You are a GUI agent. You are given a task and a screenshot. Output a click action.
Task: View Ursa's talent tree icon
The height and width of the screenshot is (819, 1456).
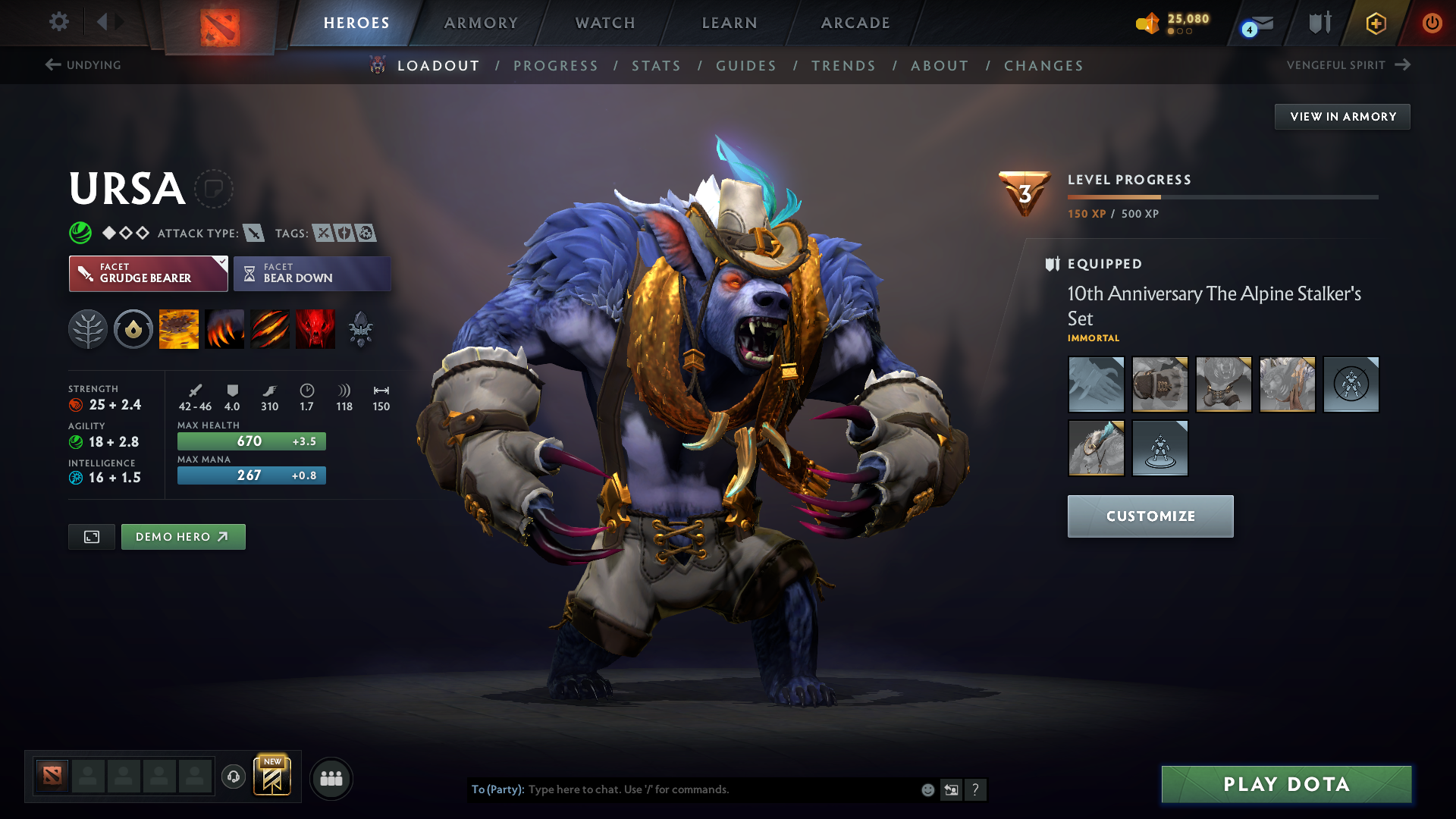(88, 329)
